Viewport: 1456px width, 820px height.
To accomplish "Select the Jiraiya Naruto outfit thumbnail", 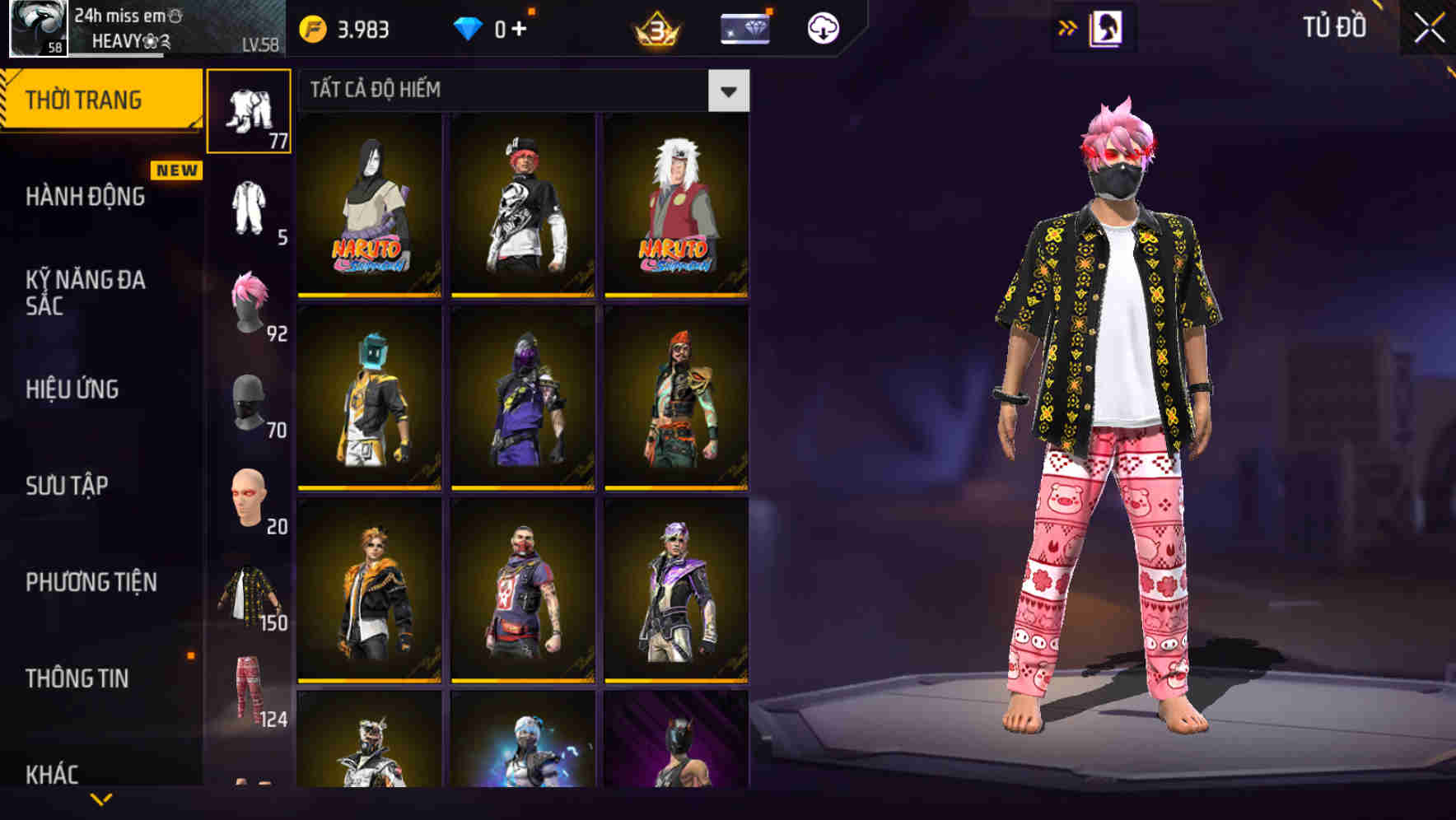I will click(677, 203).
